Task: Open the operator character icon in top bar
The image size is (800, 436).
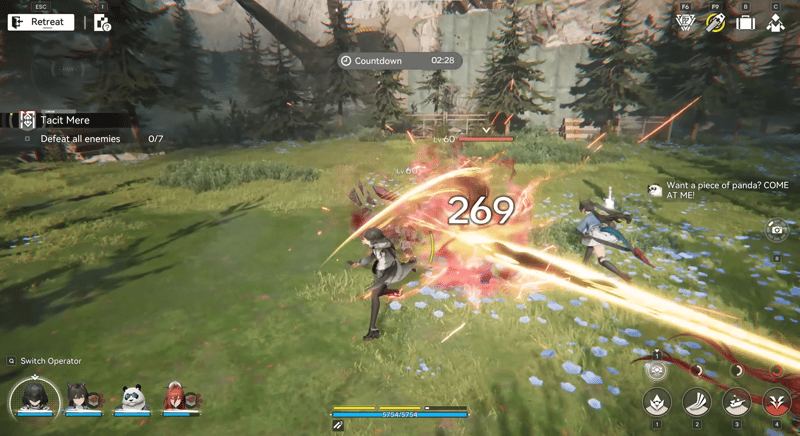Action: [x=775, y=23]
